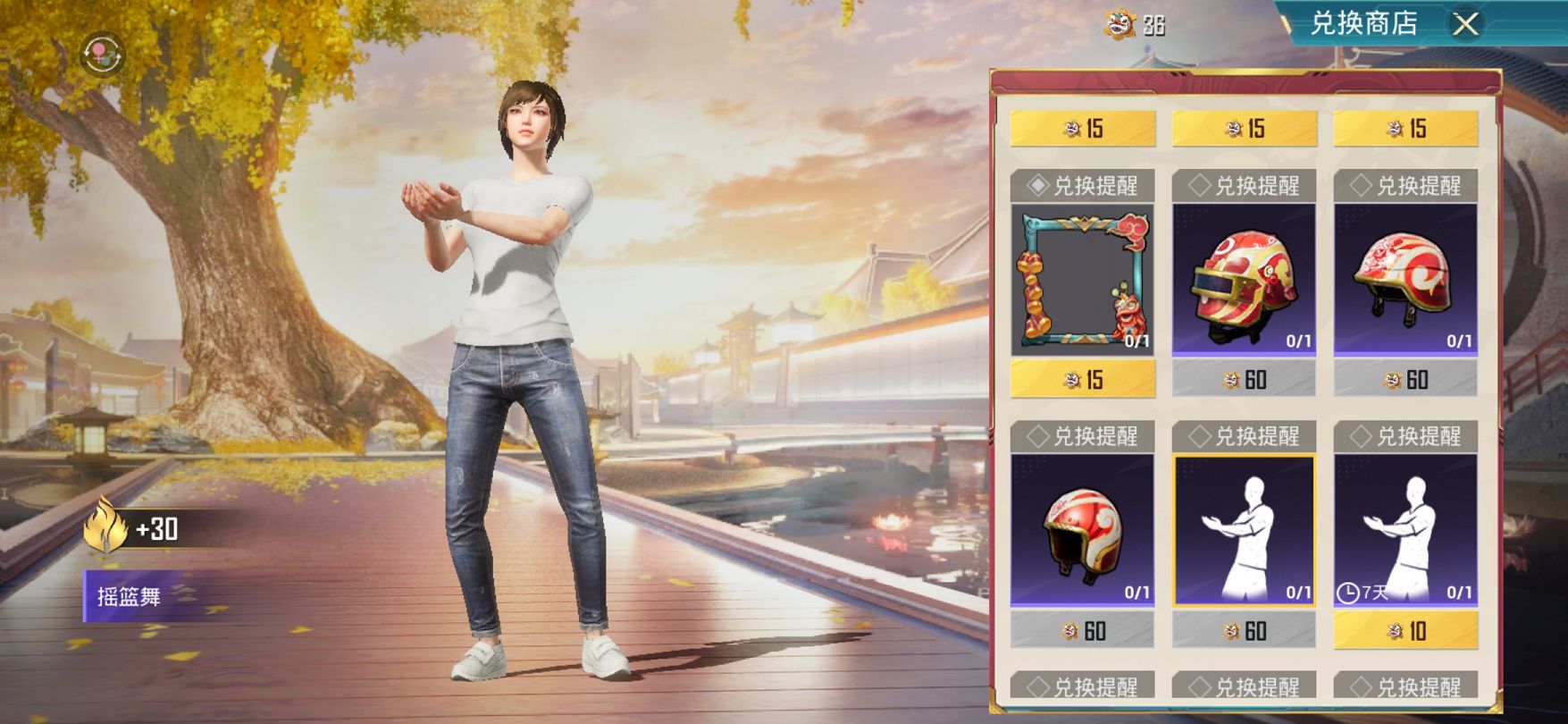Redeem the avatar frame for 15 tokens
The image size is (1568, 724).
tap(1083, 380)
